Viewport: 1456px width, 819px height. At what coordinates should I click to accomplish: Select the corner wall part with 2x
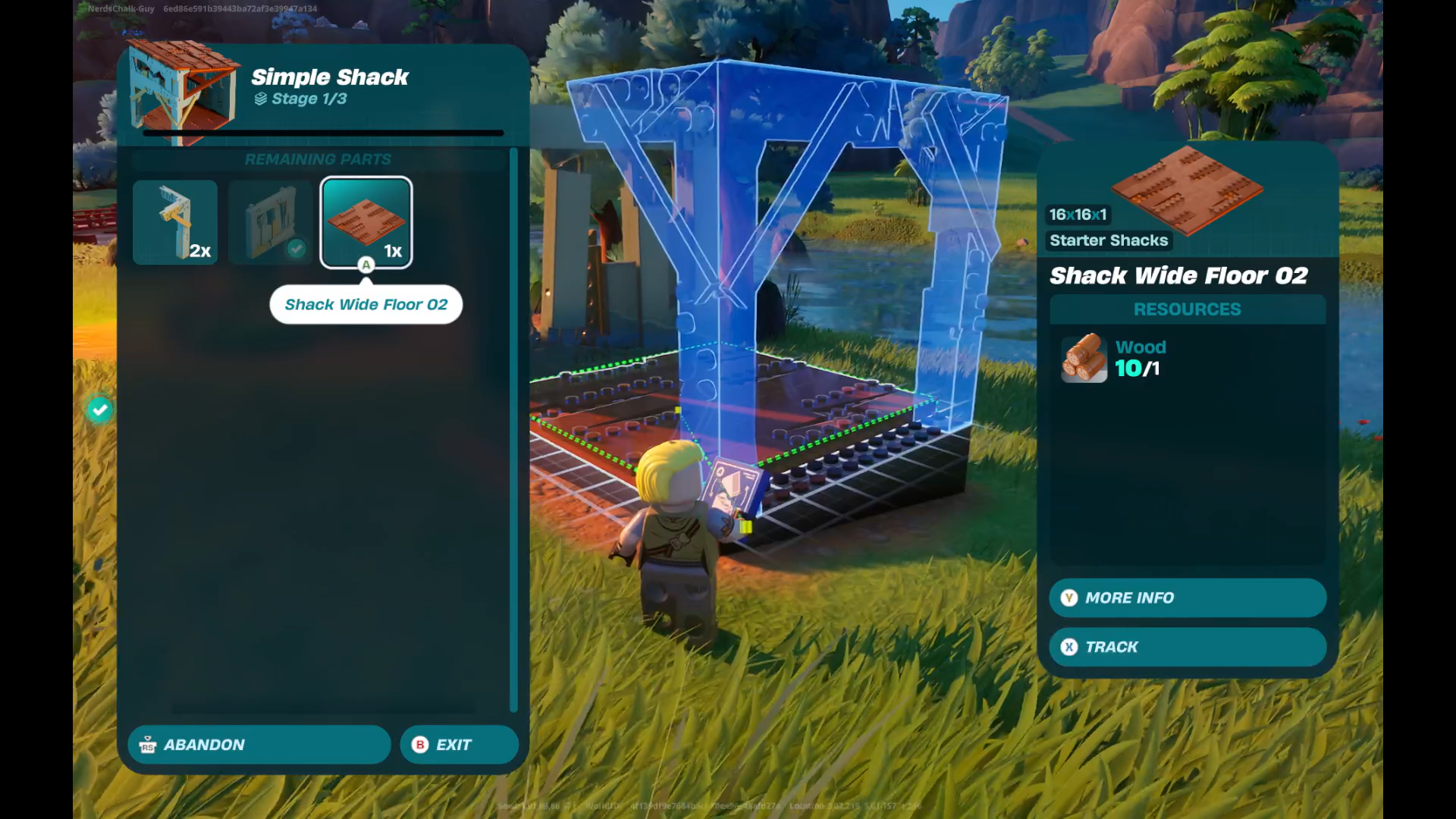point(175,221)
